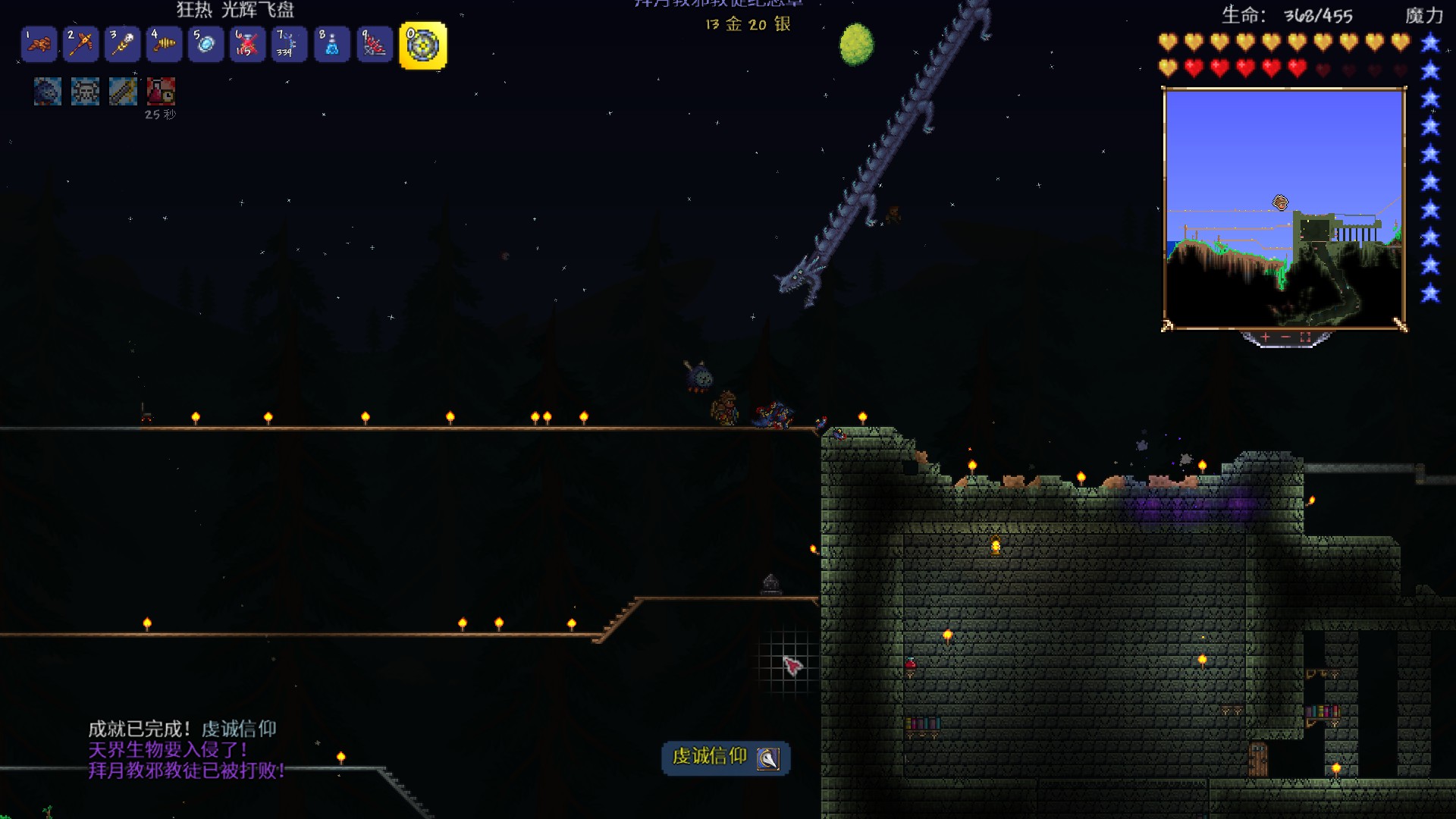
Task: Click the potion sickness debuff icon
Action: 161,92
